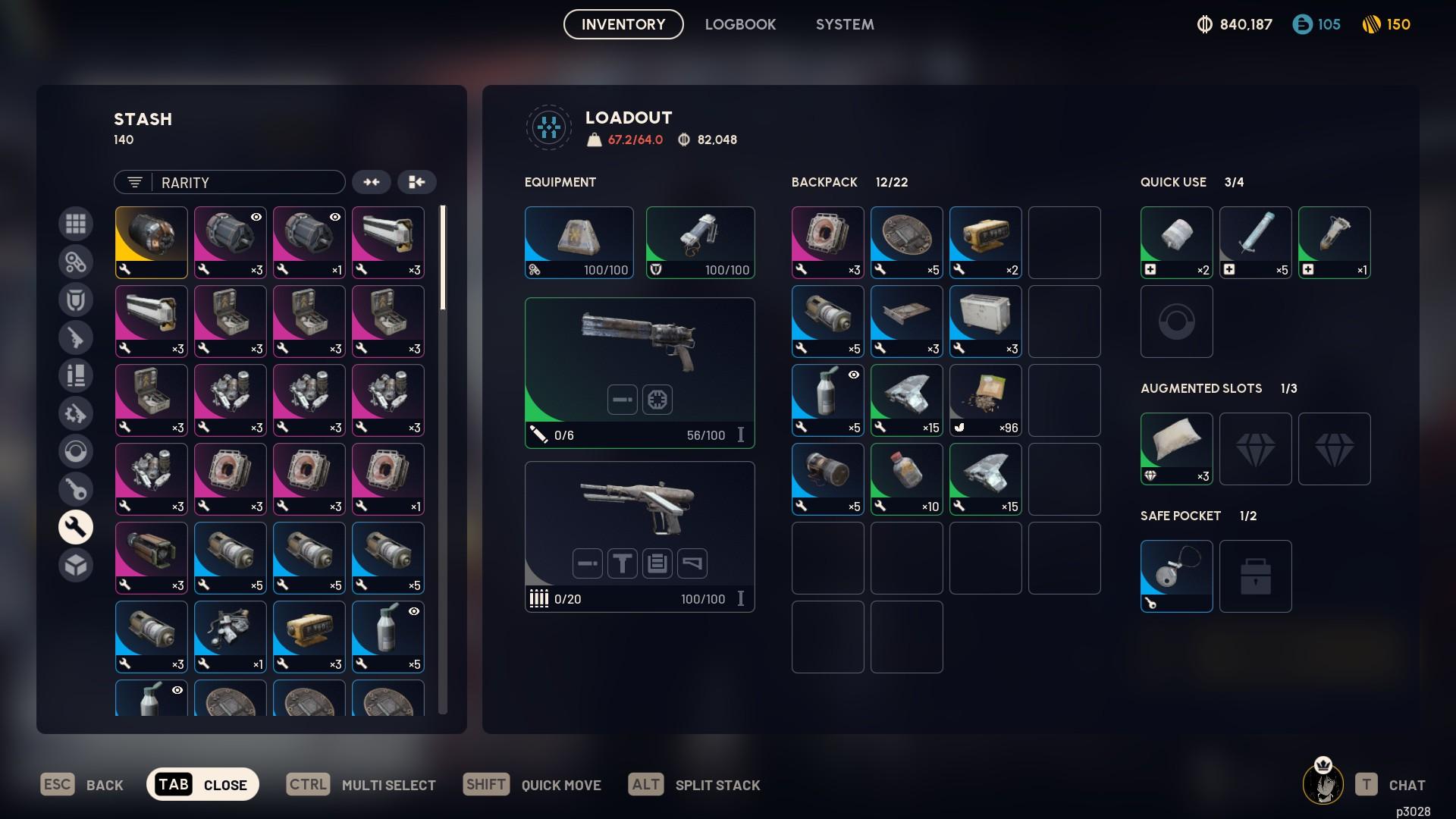Viewport: 1456px width, 819px height.
Task: Select the pillow item in augmented slots
Action: tap(1176, 449)
